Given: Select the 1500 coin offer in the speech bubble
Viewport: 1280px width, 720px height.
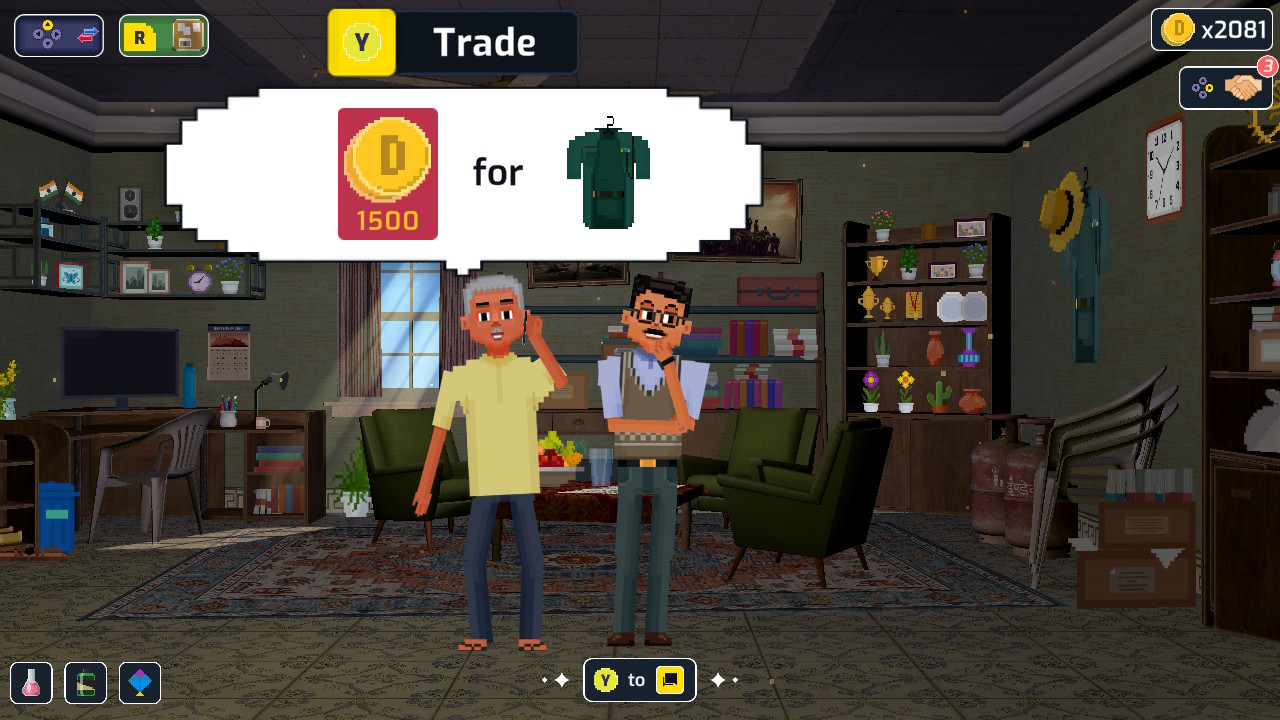Looking at the screenshot, I should pyautogui.click(x=387, y=172).
